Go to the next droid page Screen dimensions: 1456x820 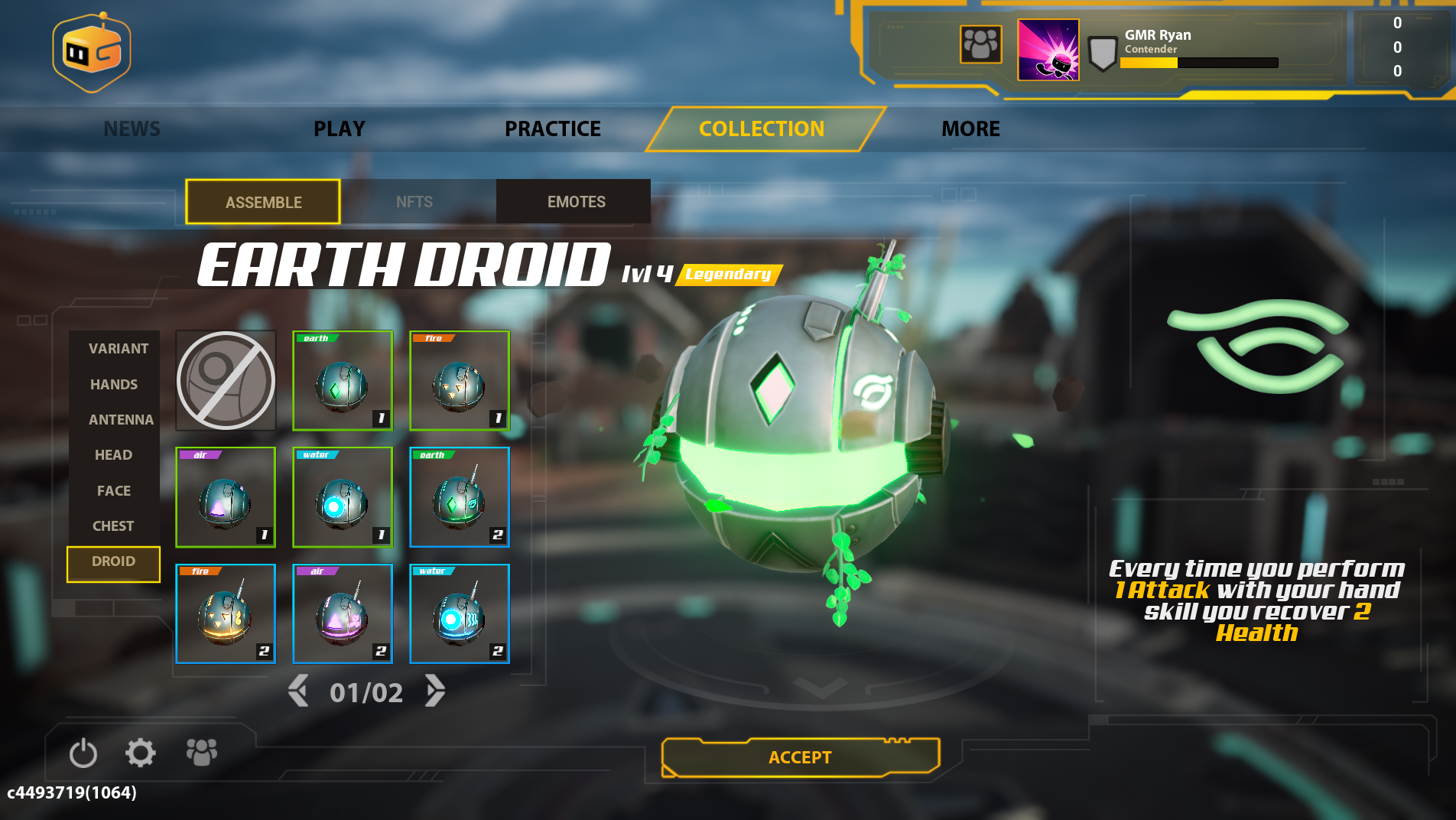point(435,691)
